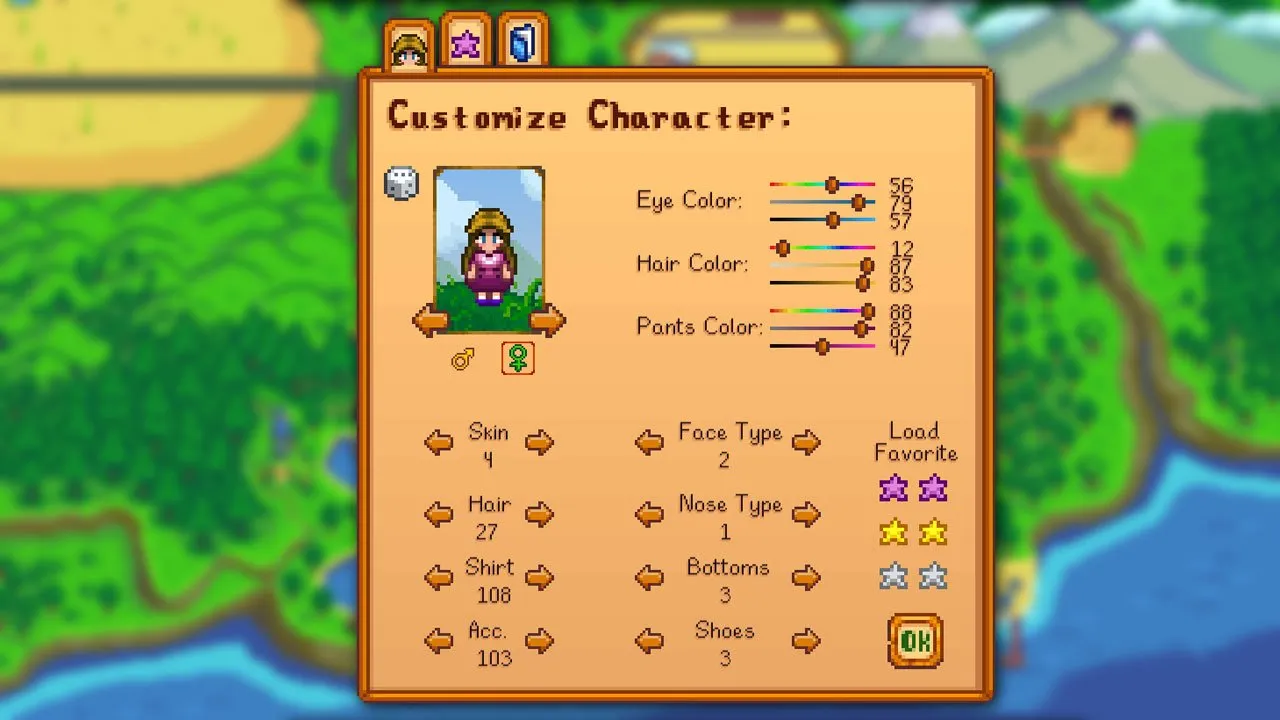
Task: Switch to the purple star tab
Action: coord(465,44)
